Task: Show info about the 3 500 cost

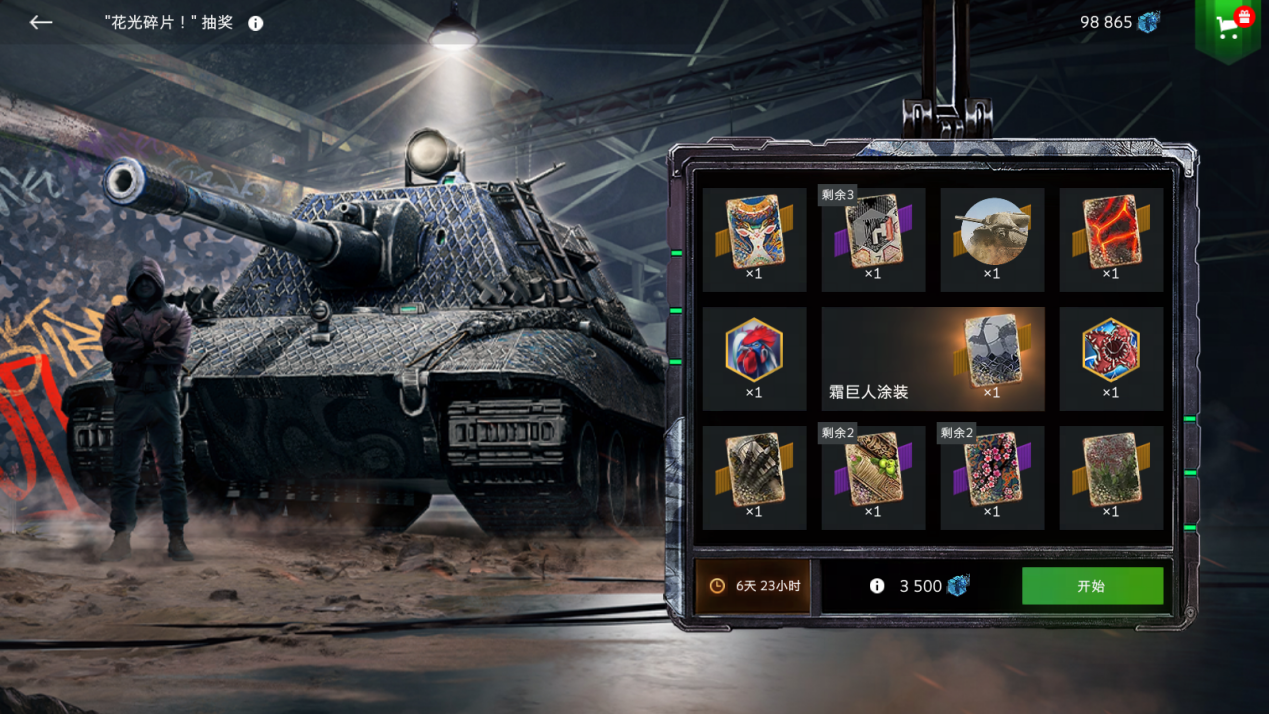Action: (x=877, y=586)
